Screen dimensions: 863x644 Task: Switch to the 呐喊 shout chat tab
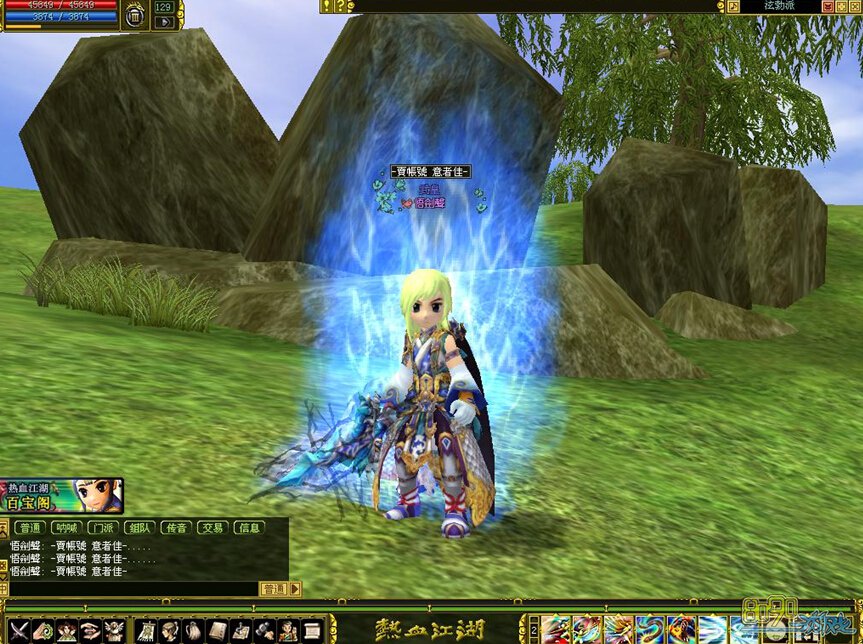66,528
